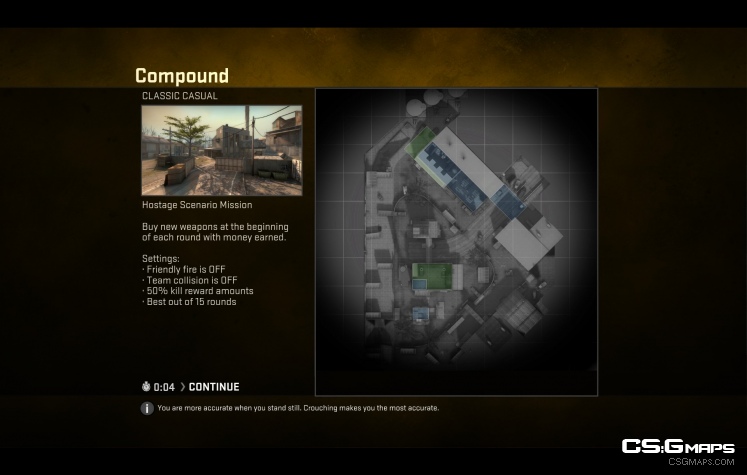747x475 pixels.
Task: Click the CONTINUE button
Action: [213, 387]
